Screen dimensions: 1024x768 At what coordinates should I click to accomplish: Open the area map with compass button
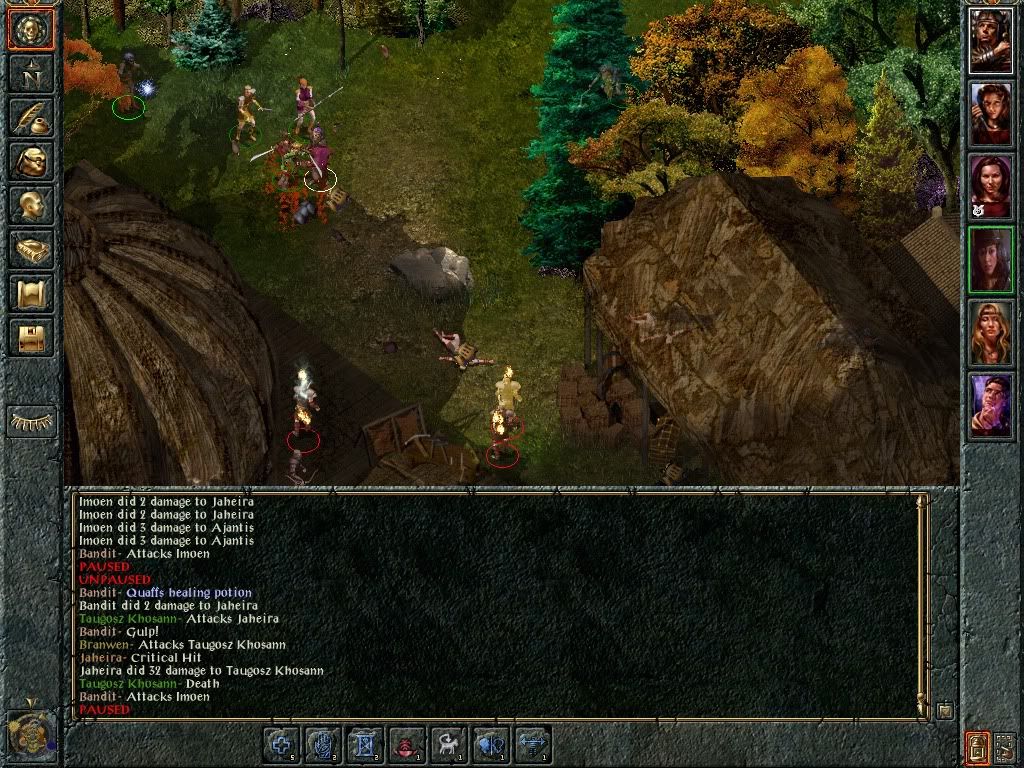(x=31, y=72)
